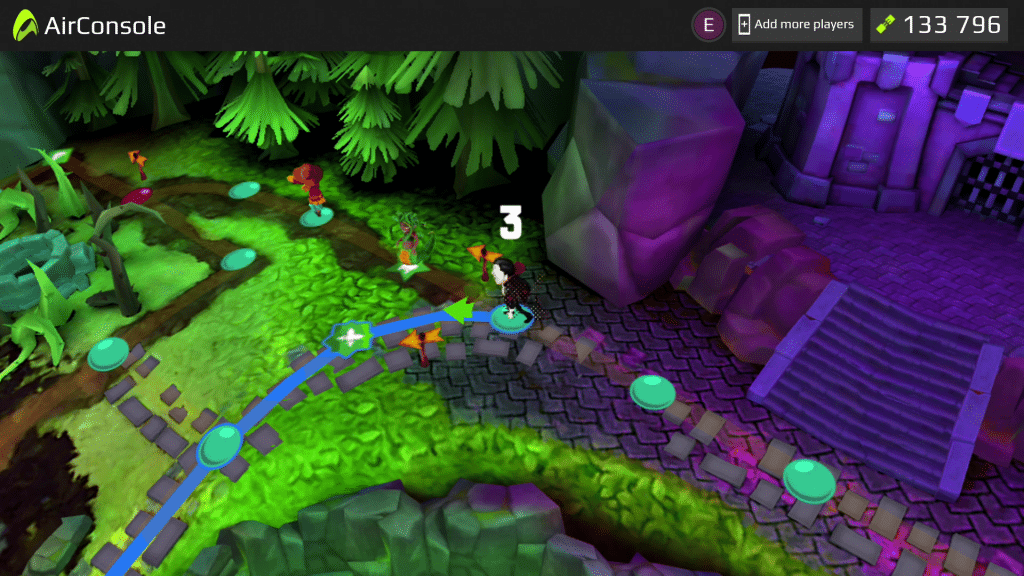Click the AirConsole logo
The height and width of the screenshot is (576, 1024).
89,26
